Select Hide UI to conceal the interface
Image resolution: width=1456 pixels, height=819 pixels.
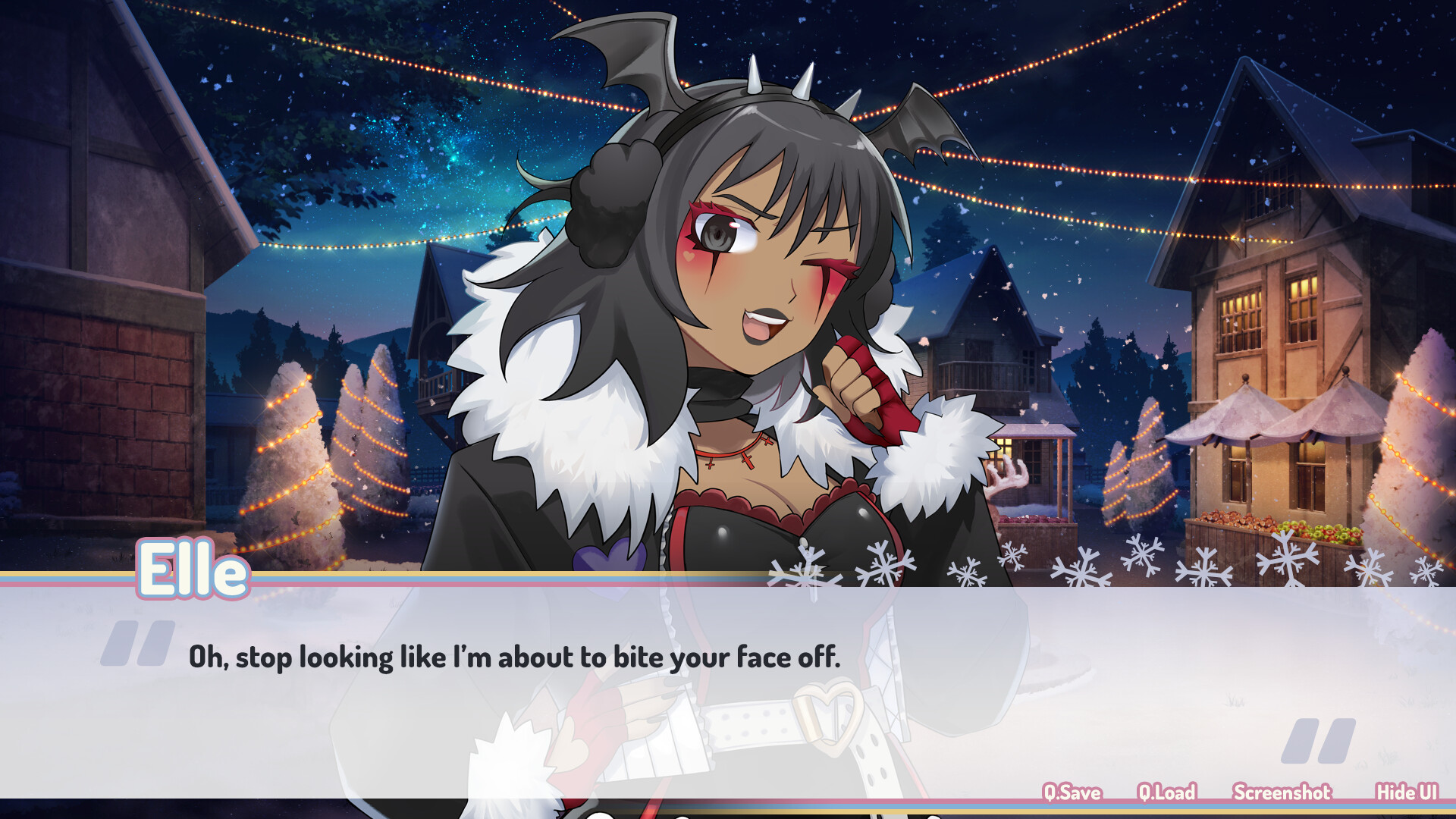[1404, 792]
